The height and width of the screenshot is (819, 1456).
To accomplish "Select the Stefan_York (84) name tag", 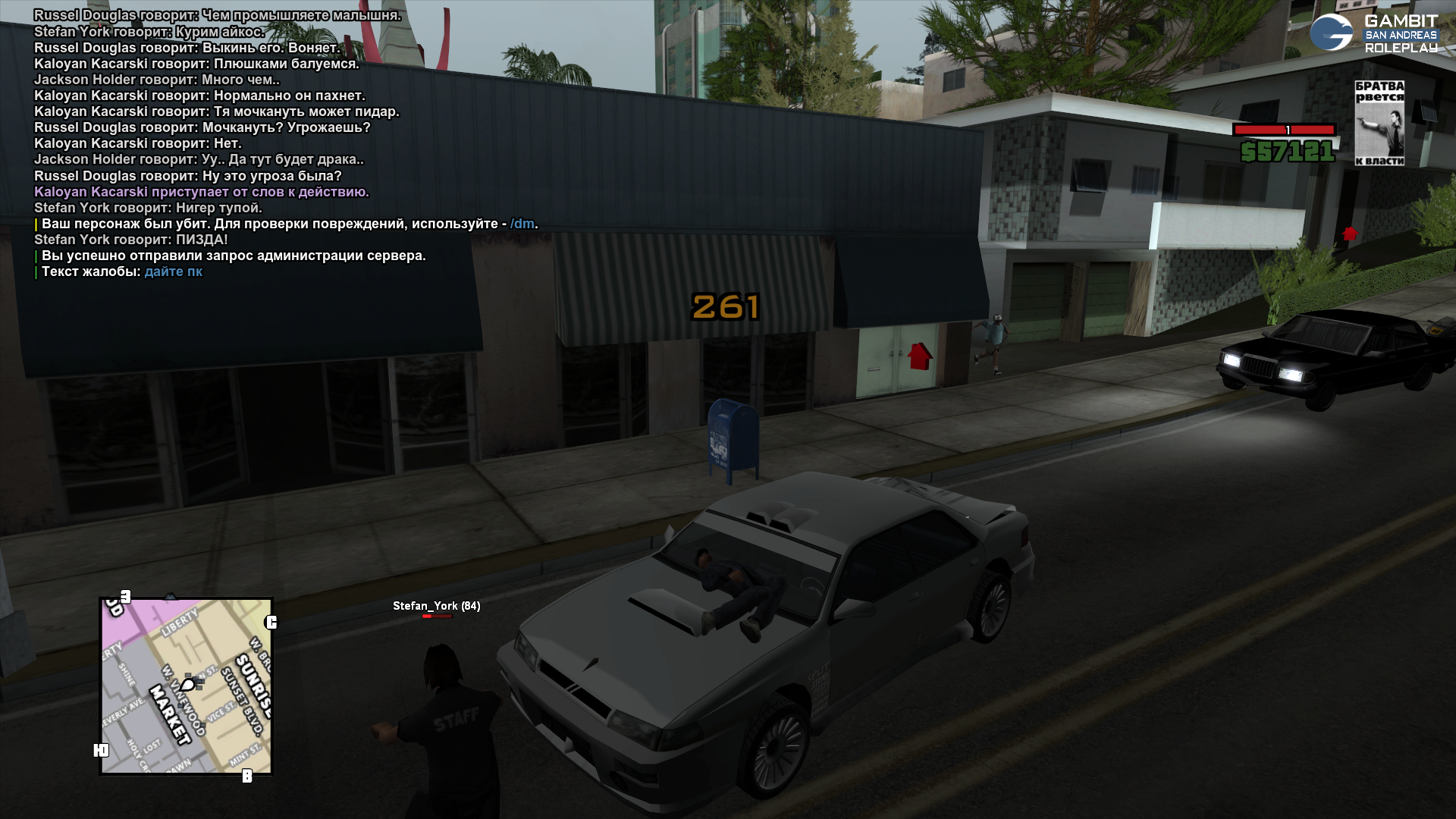I will pyautogui.click(x=436, y=606).
